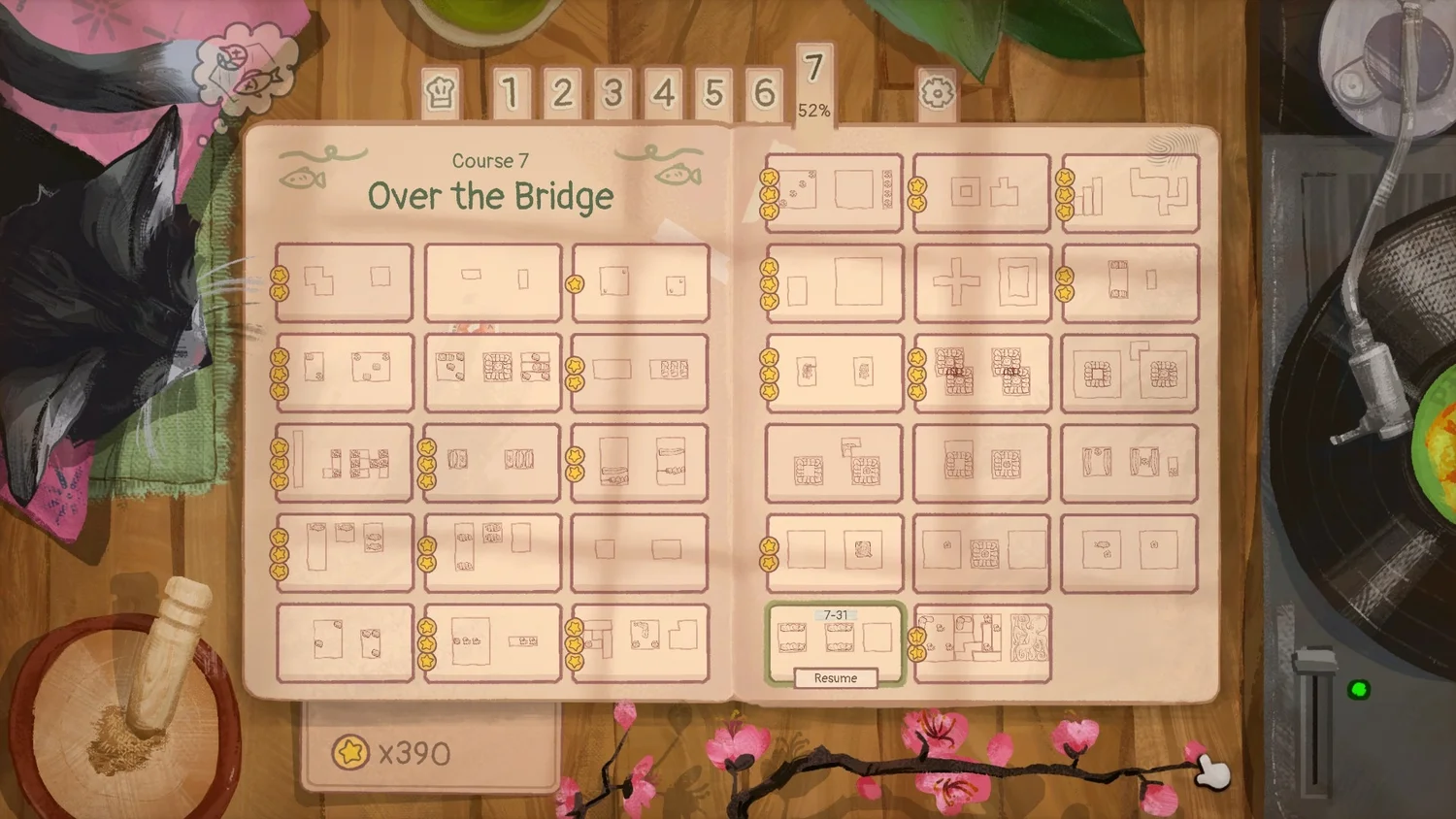The height and width of the screenshot is (819, 1456).
Task: Resume level 7-31
Action: [836, 678]
